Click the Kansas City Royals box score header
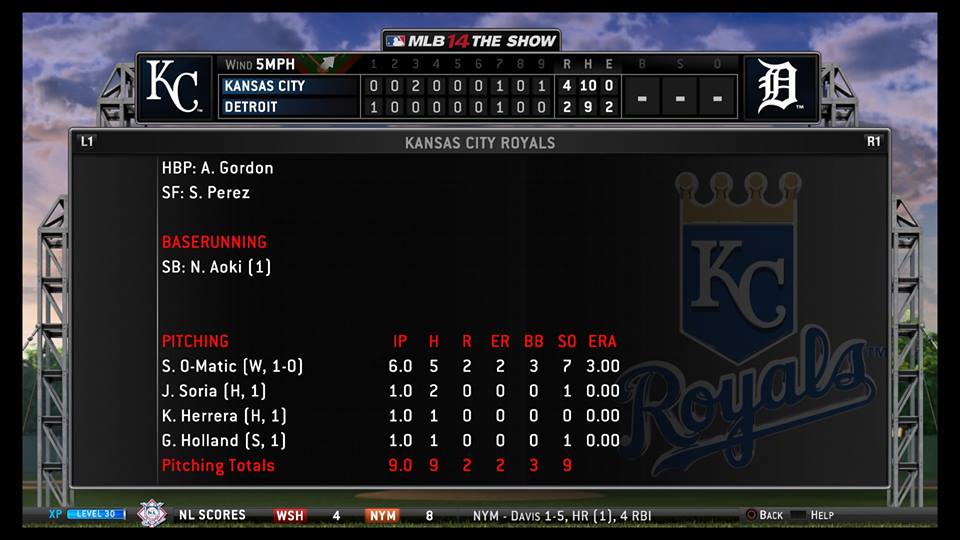 click(x=479, y=143)
